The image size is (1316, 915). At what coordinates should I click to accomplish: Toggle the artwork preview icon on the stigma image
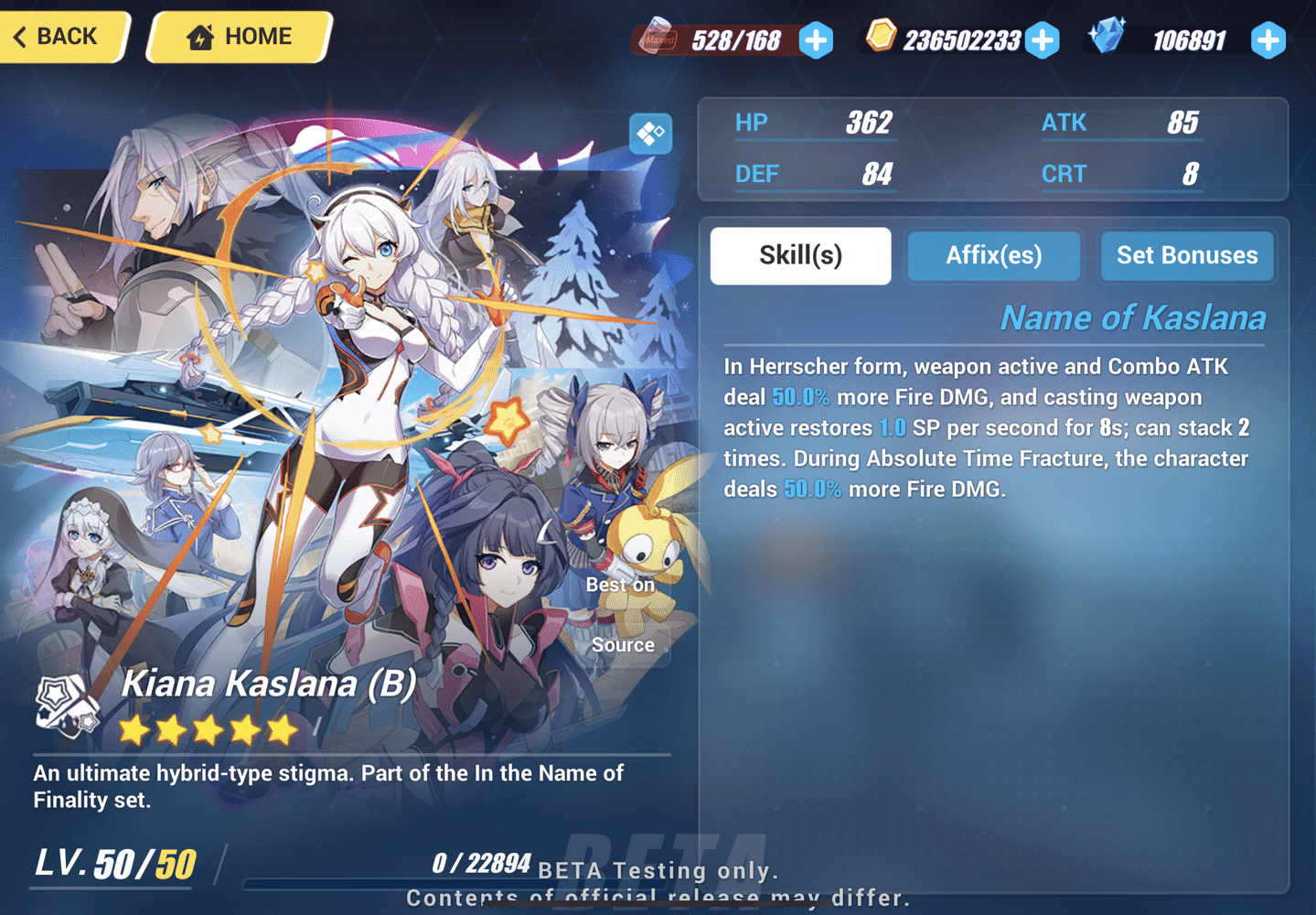coord(650,134)
